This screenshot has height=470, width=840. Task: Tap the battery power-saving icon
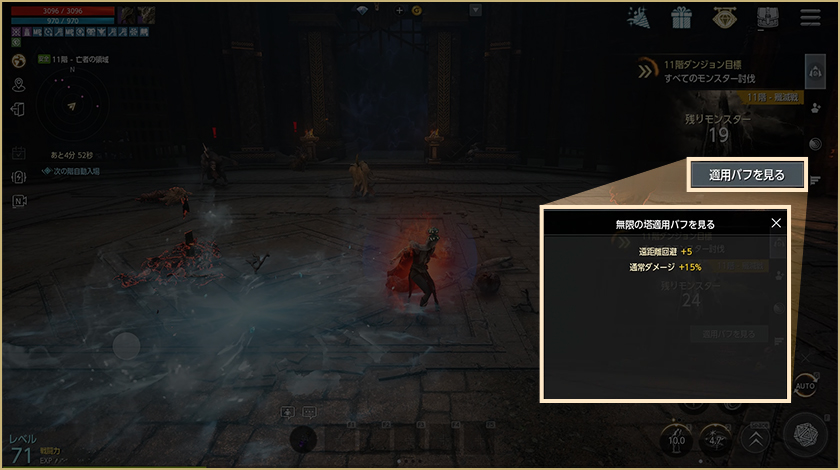[x=19, y=177]
